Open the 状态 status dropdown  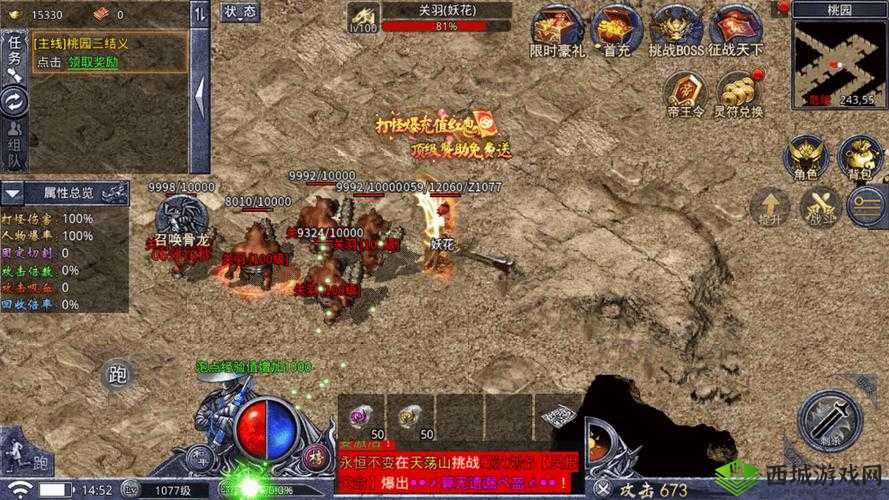point(239,12)
